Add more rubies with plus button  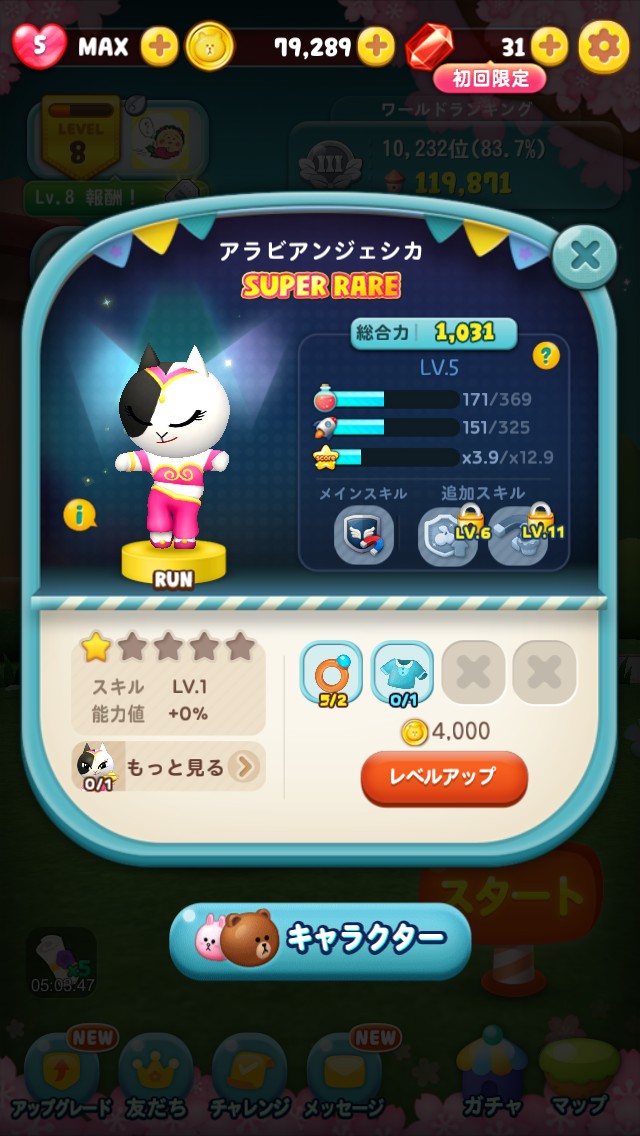pyautogui.click(x=549, y=46)
